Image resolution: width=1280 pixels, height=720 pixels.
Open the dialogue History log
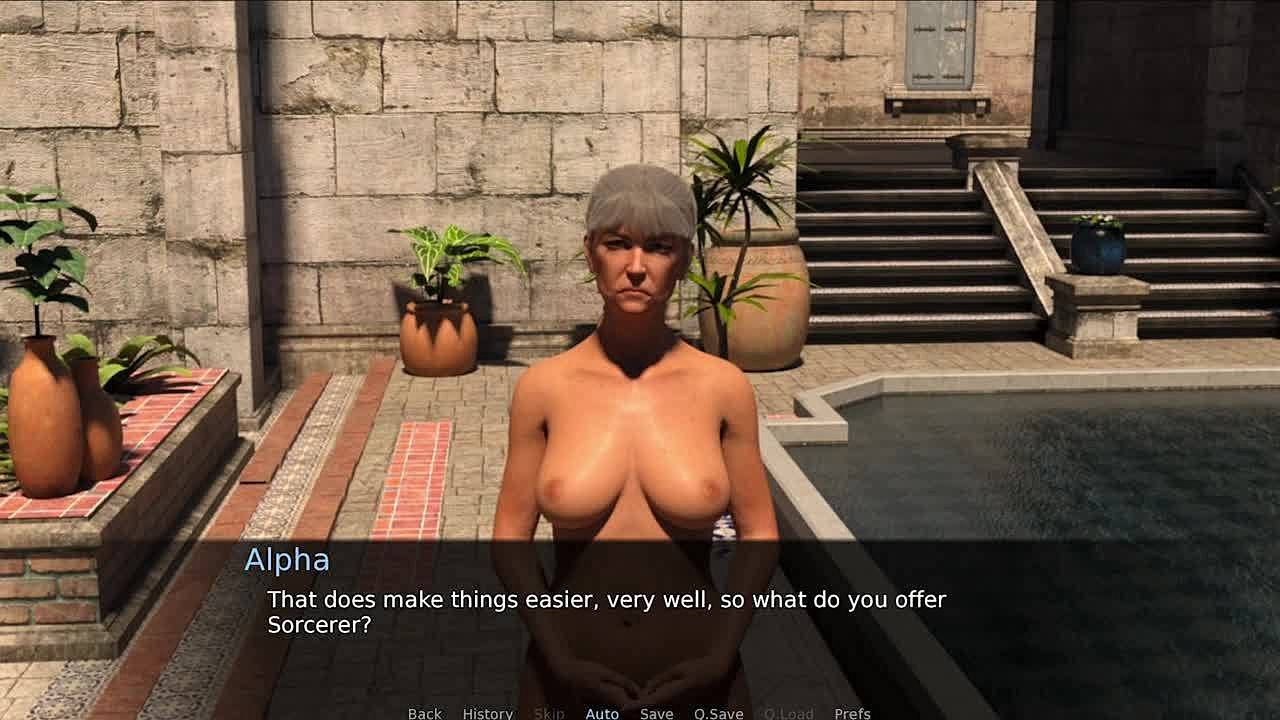[x=487, y=713]
